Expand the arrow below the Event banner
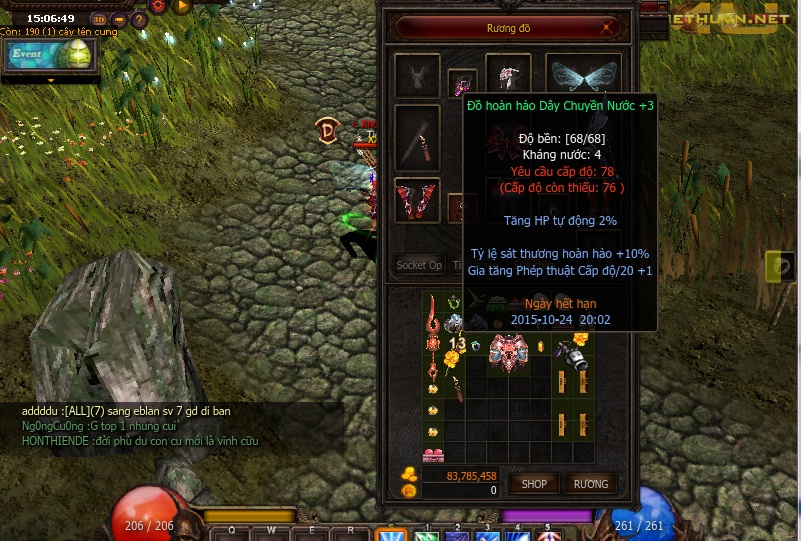The image size is (801, 541). [49, 79]
